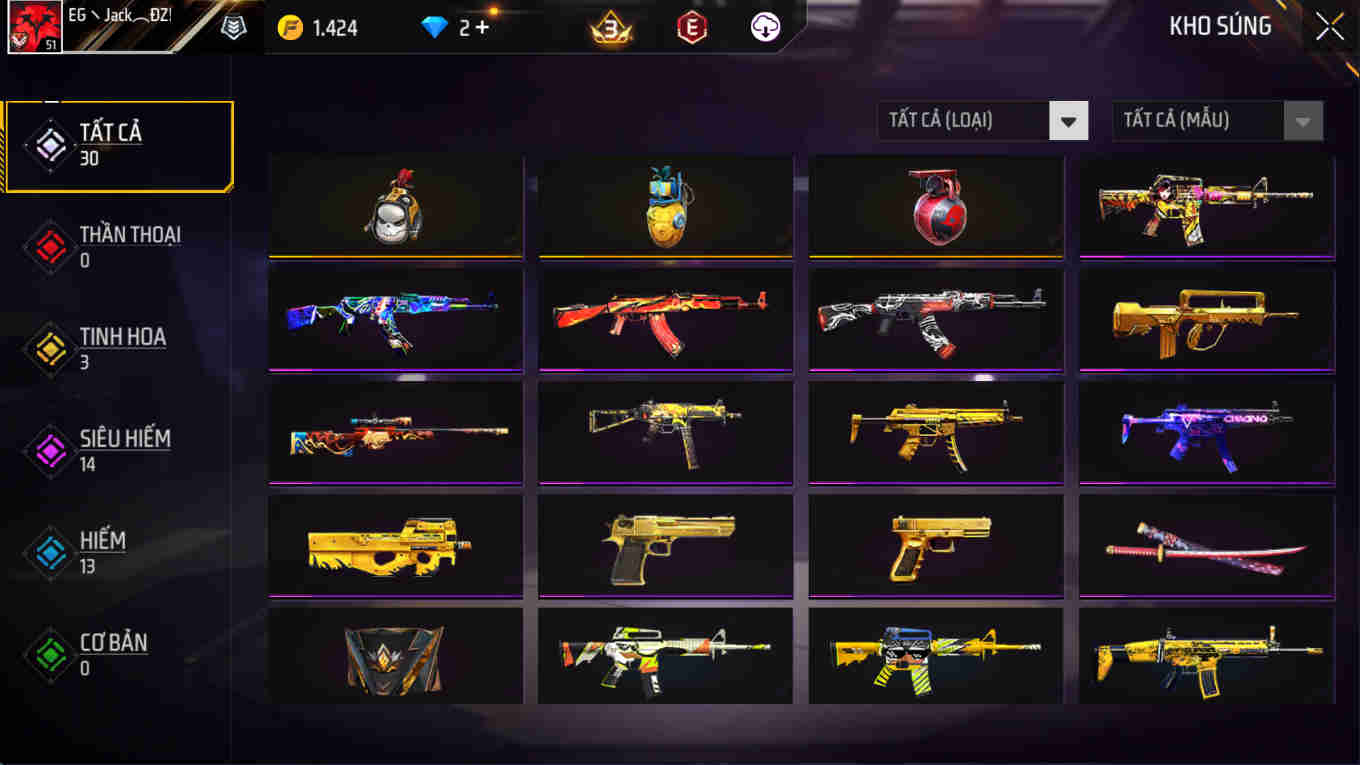This screenshot has height=765, width=1360.
Task: Click the player avatar showing level 51
Action: point(33,25)
